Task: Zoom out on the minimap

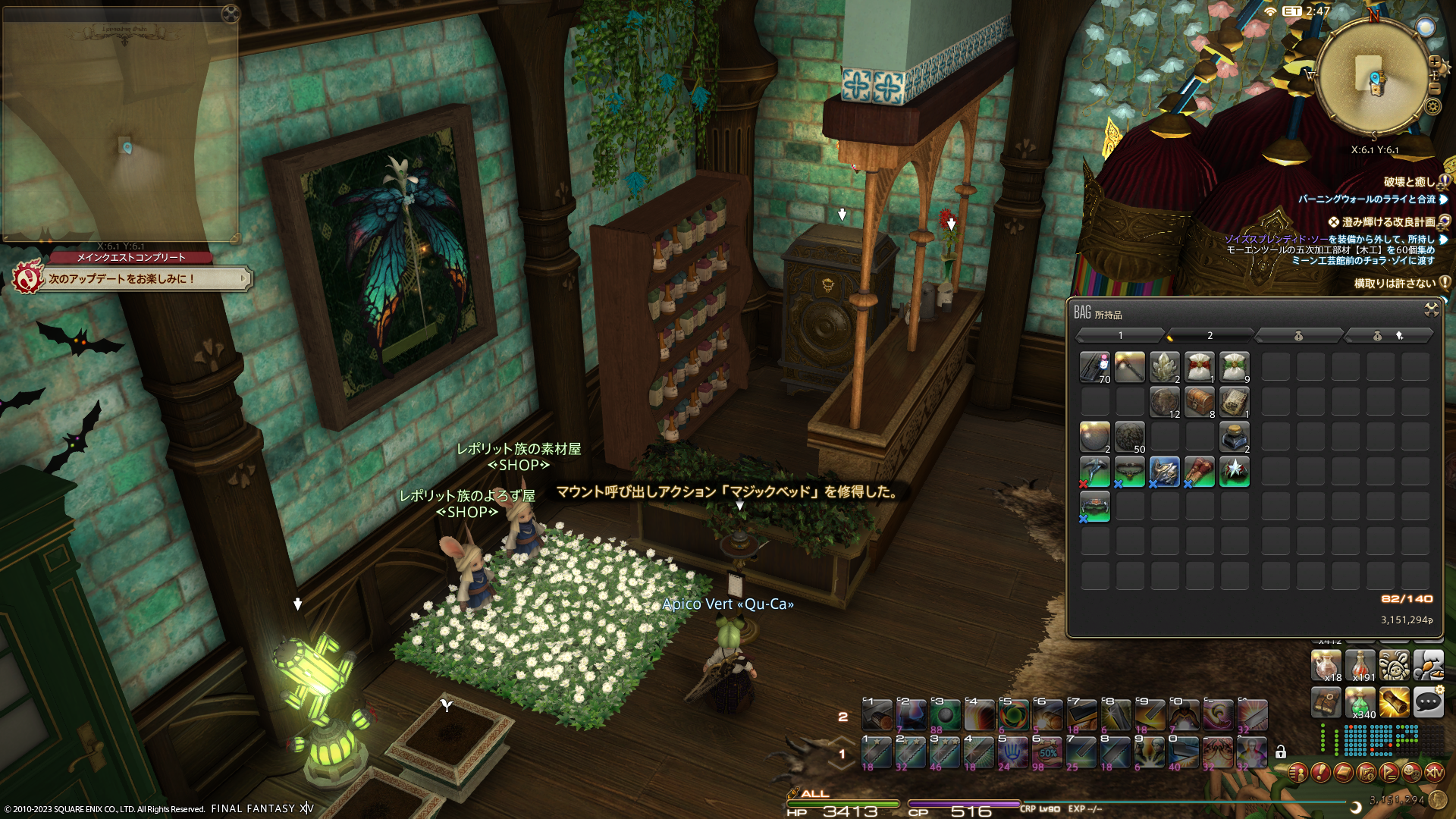Action: coord(1434,88)
